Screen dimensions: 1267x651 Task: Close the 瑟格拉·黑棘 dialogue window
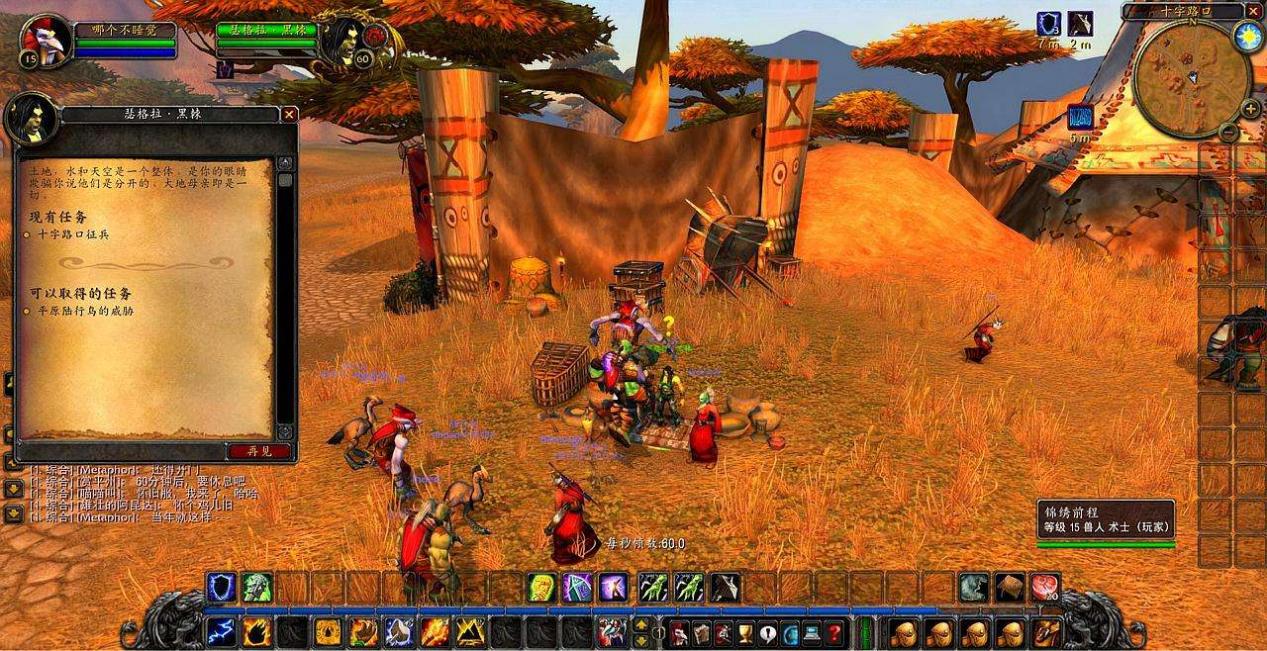289,115
